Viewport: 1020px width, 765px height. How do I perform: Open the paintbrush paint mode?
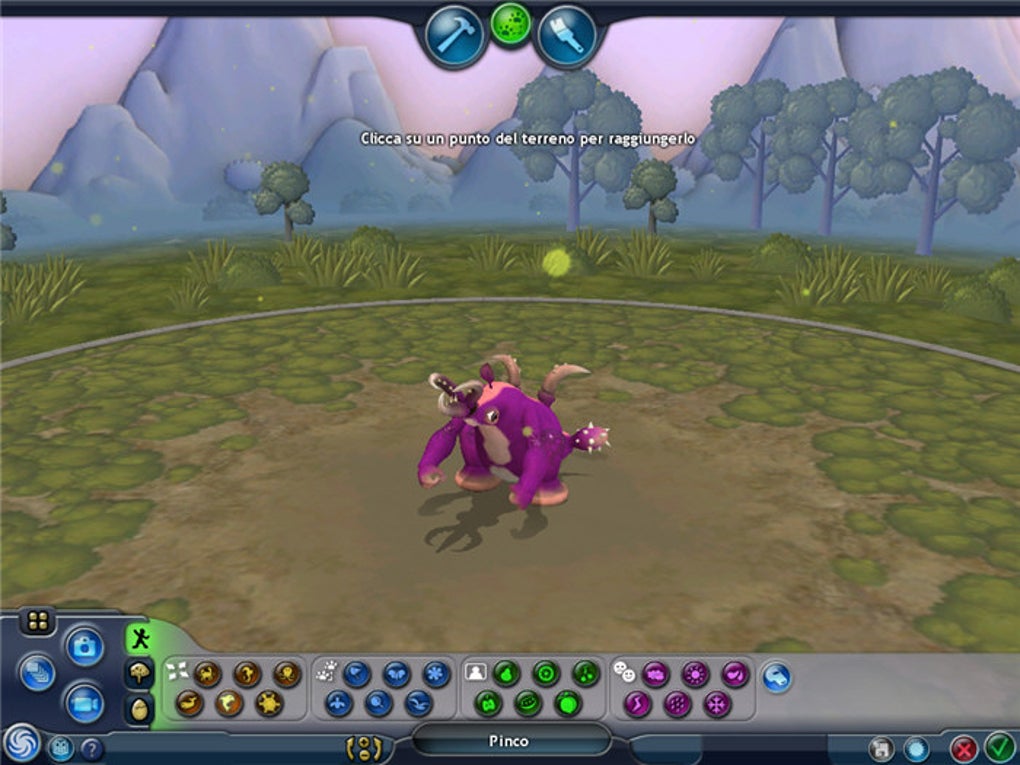pos(567,37)
